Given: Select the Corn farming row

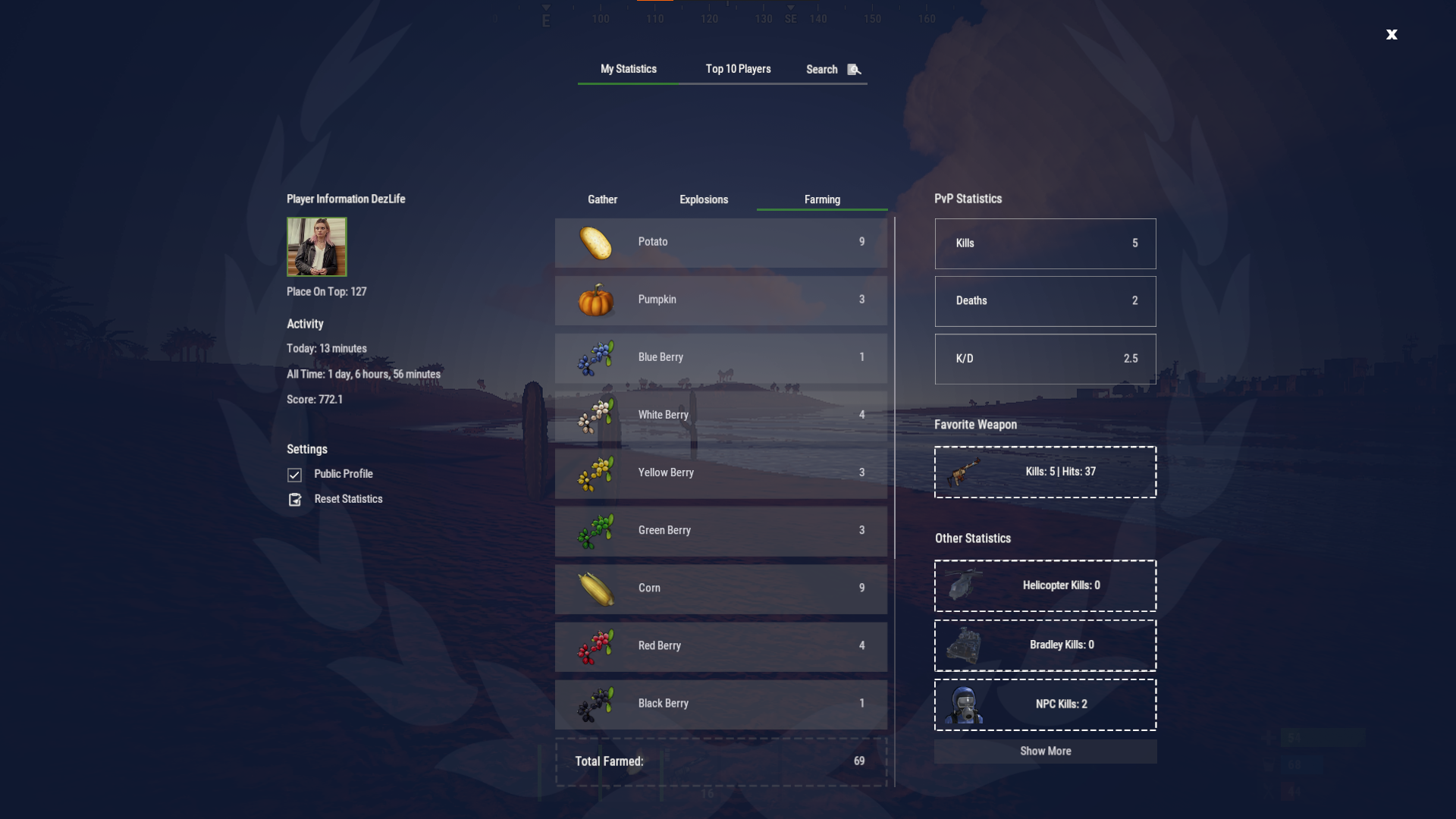Looking at the screenshot, I should coord(720,588).
